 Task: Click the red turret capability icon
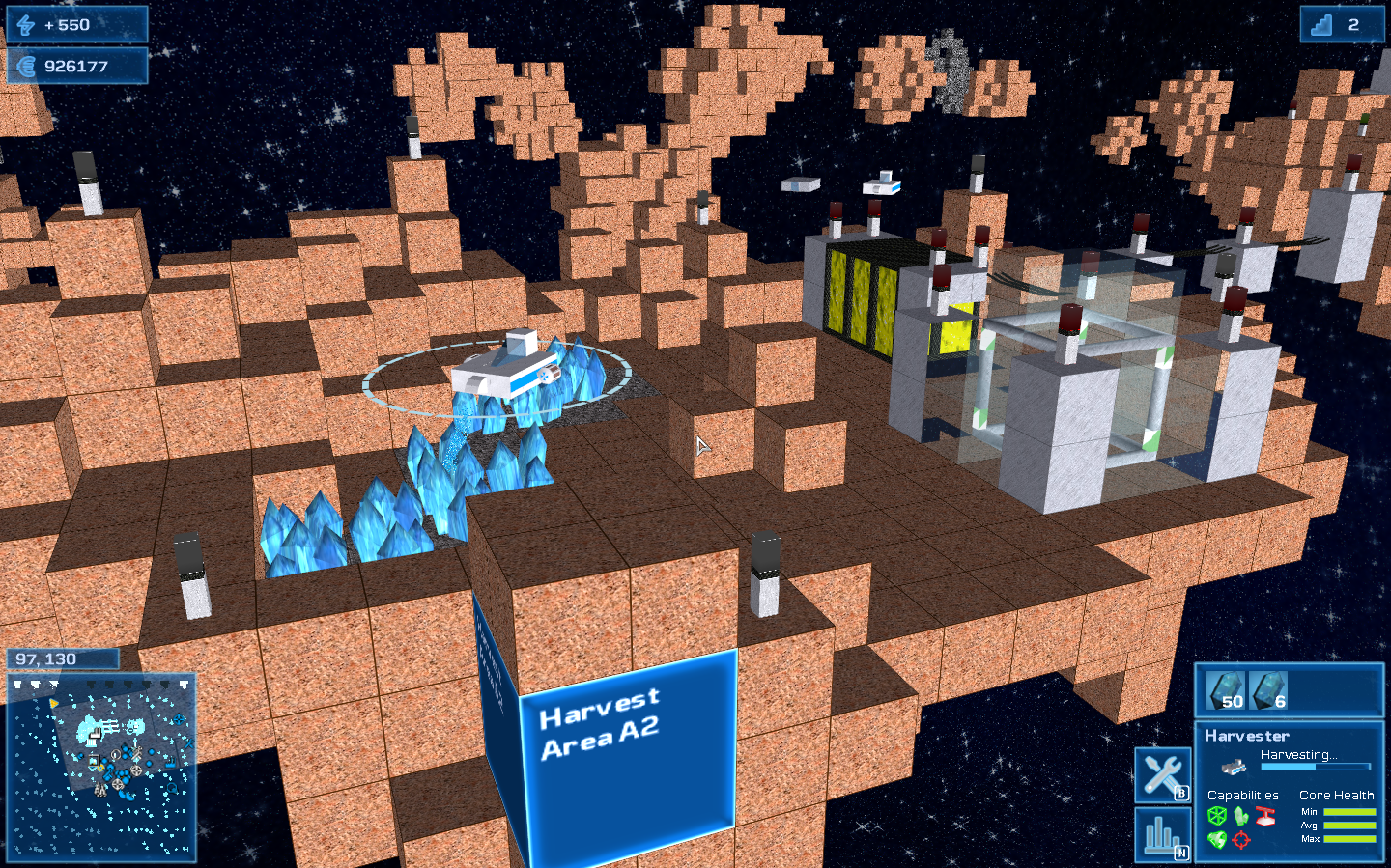pos(1265,816)
